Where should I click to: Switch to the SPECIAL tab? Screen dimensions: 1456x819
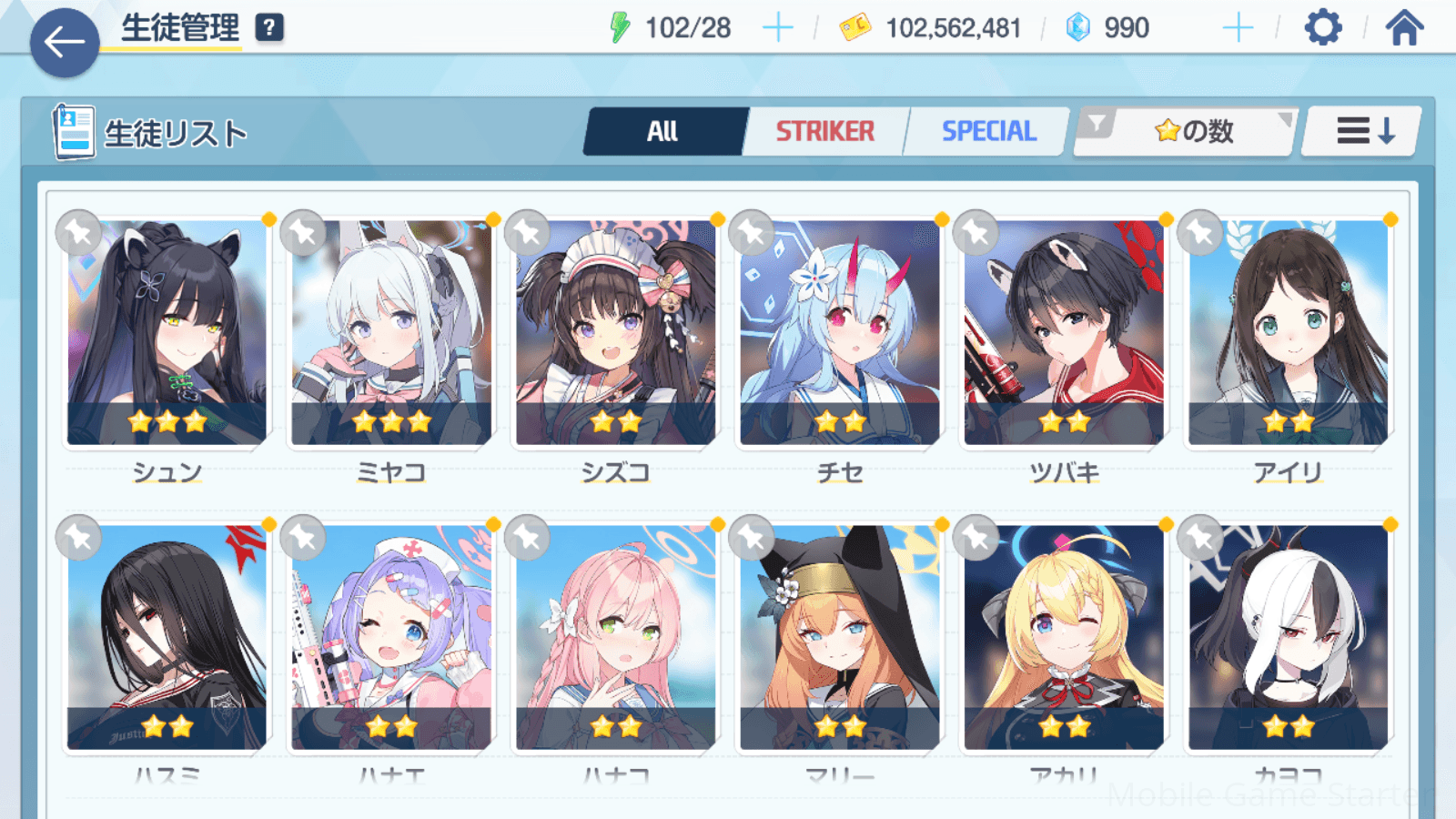pos(988,132)
